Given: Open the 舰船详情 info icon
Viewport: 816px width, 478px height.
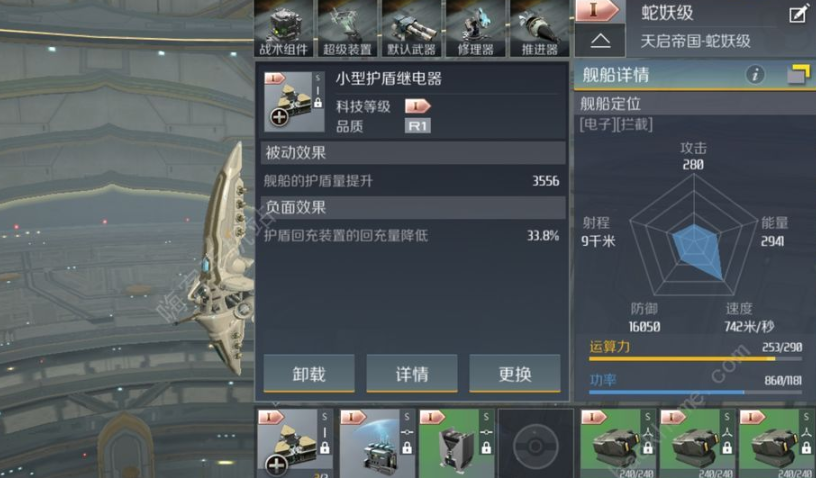Looking at the screenshot, I should [x=756, y=75].
